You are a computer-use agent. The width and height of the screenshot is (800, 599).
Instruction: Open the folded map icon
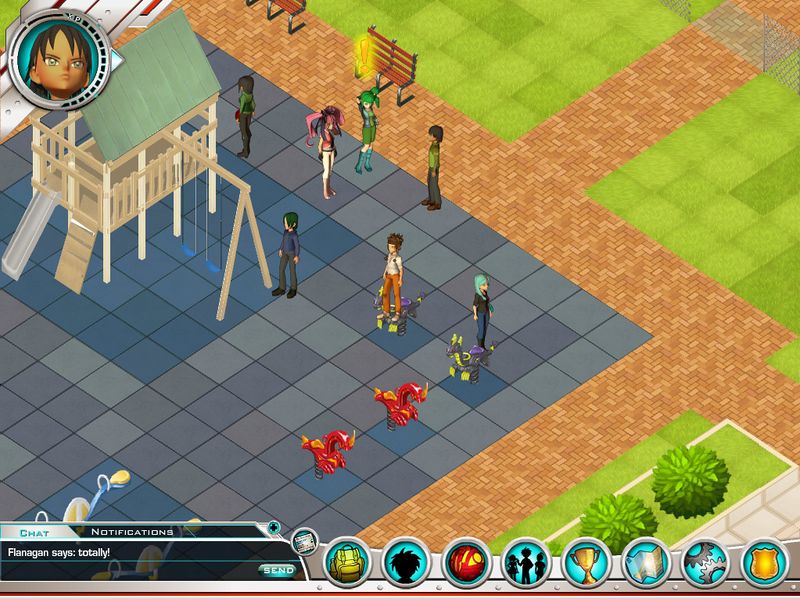(647, 563)
